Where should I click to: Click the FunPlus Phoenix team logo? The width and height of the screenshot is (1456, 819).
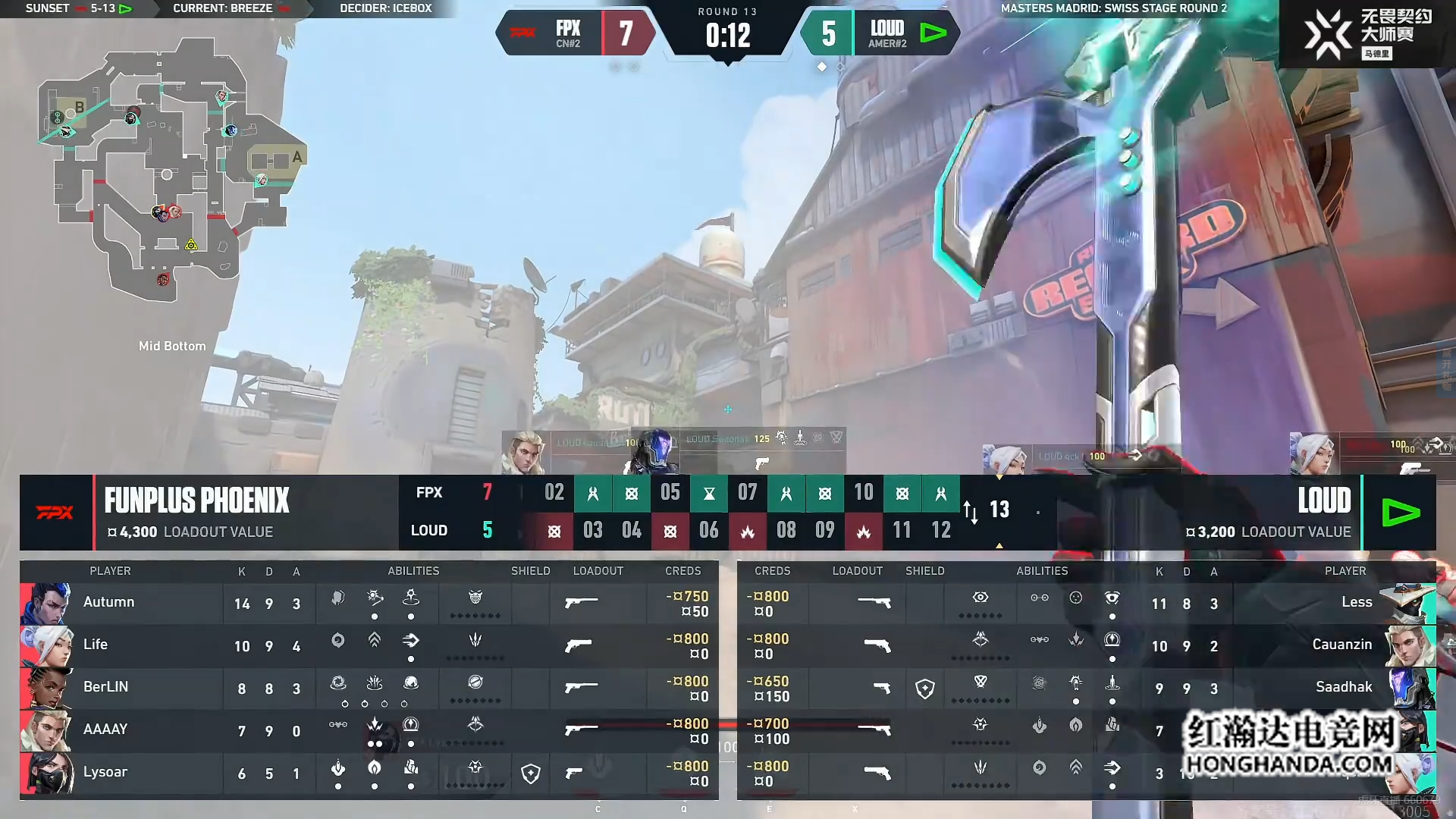(55, 513)
